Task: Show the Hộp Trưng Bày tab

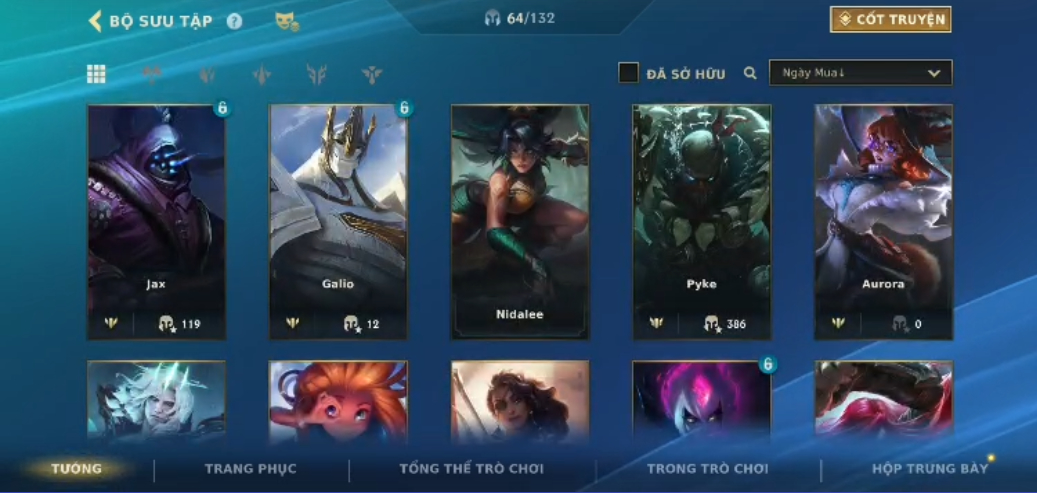Action: click(x=929, y=469)
